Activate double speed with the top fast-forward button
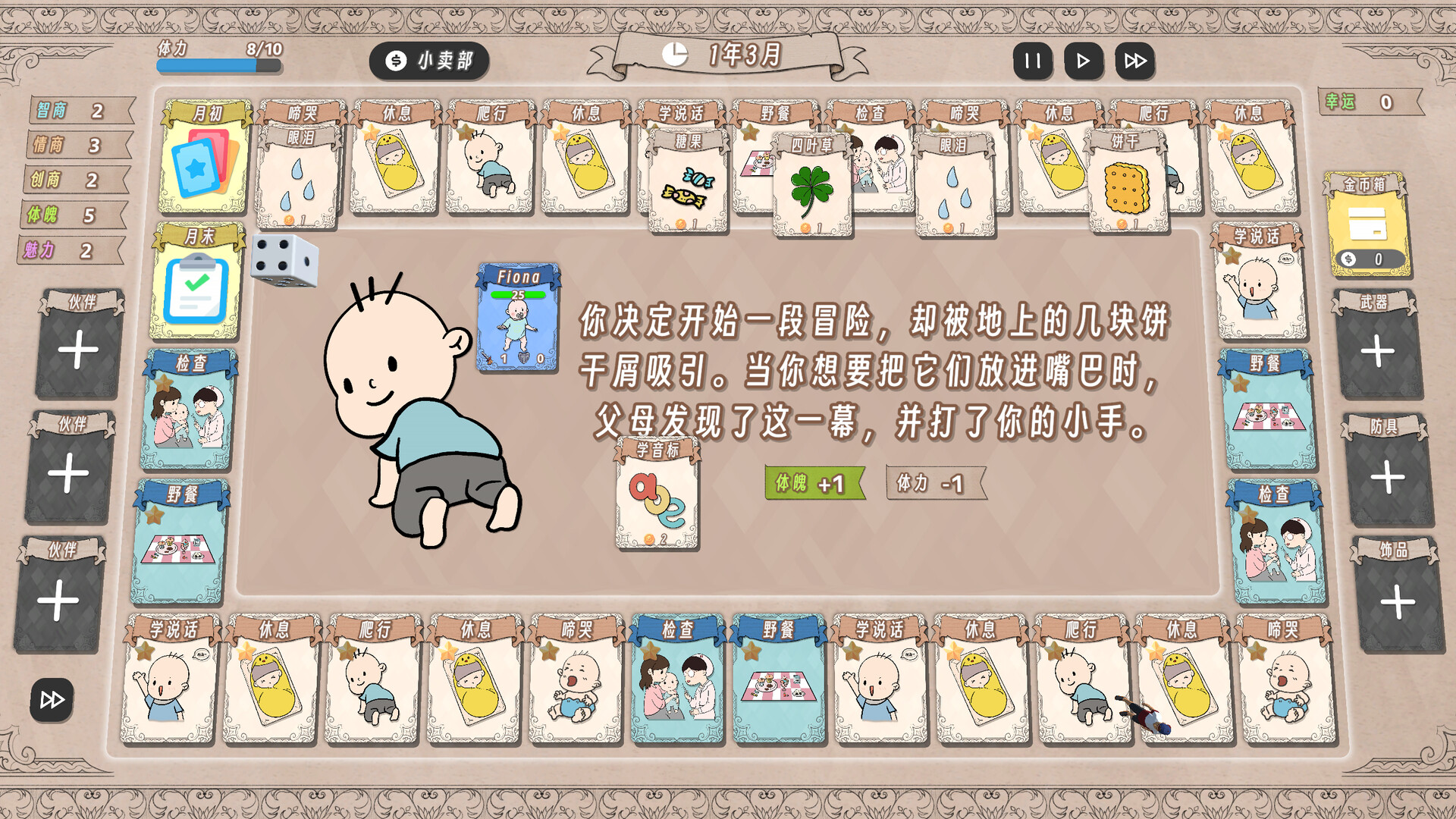 point(1133,61)
